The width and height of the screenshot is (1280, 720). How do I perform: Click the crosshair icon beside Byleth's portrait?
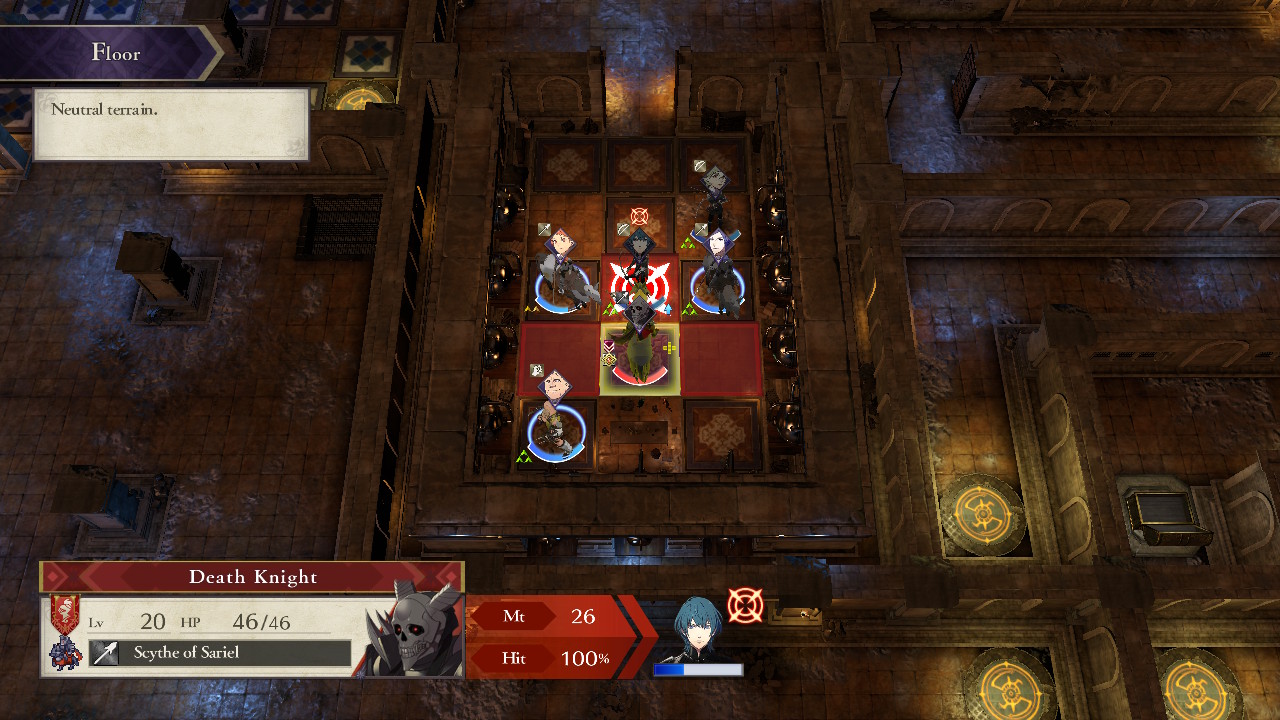[747, 604]
